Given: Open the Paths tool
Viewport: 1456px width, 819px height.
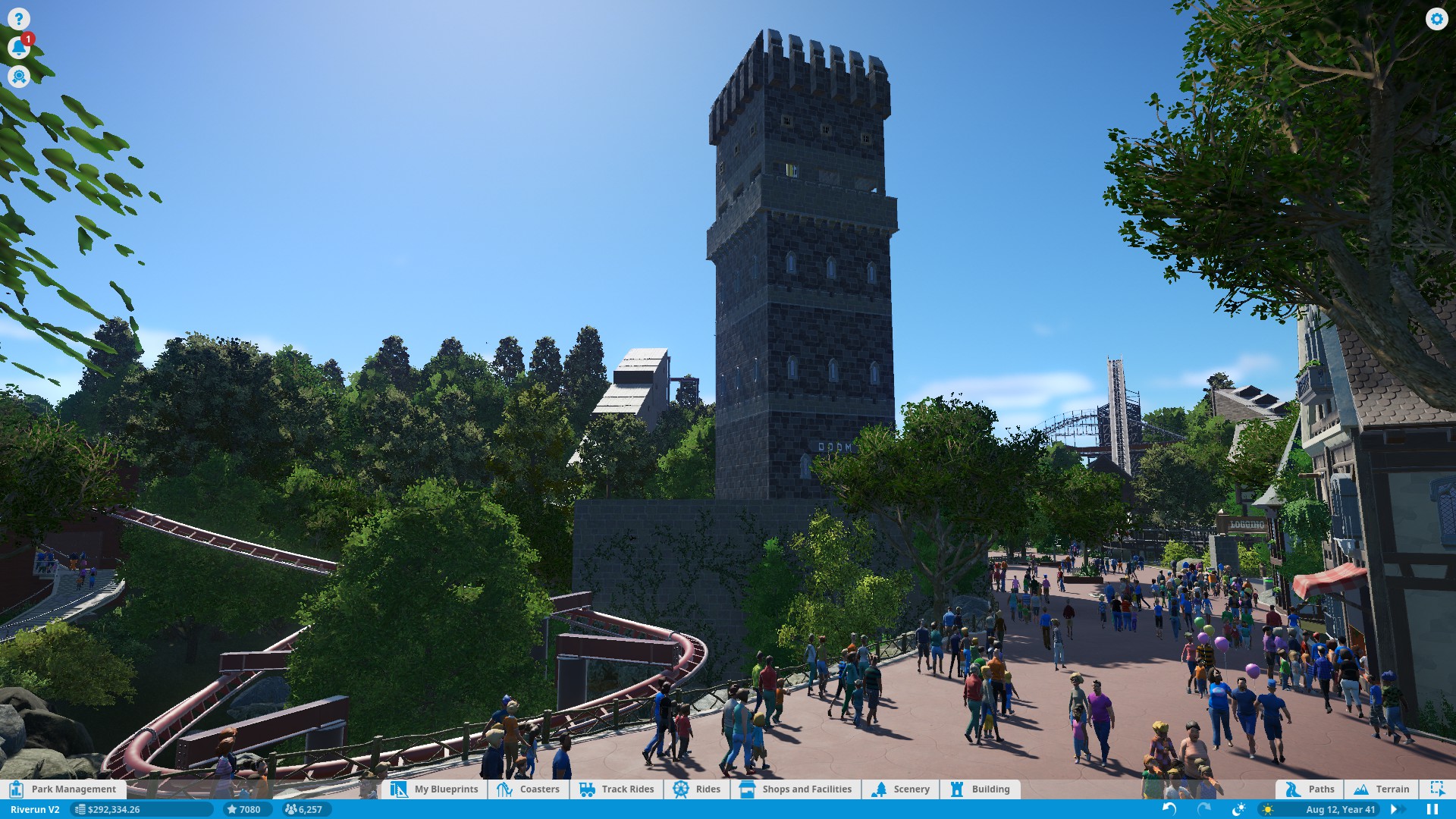Looking at the screenshot, I should click(x=1310, y=789).
